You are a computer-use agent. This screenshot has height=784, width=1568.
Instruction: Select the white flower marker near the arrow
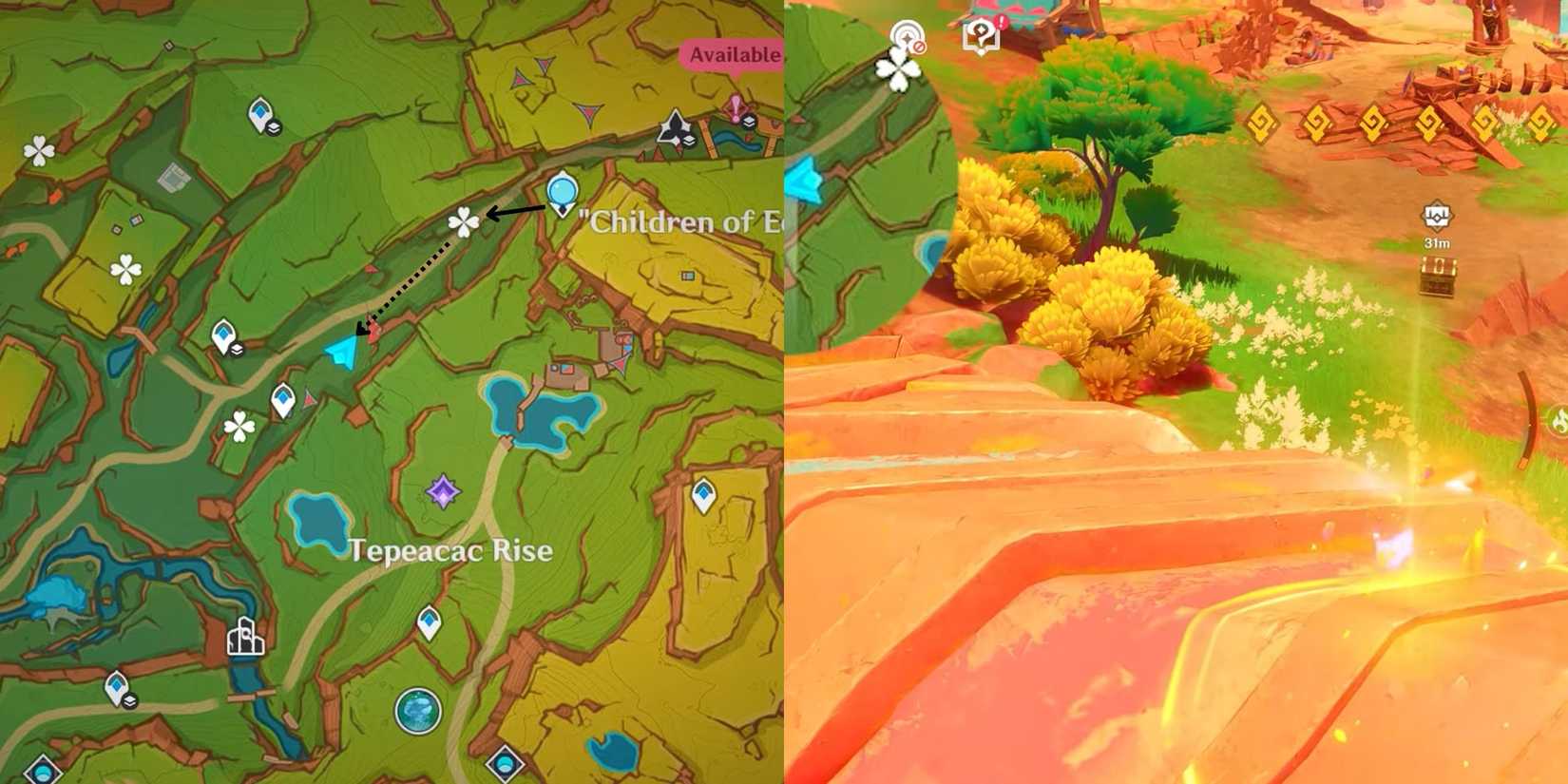tap(462, 220)
